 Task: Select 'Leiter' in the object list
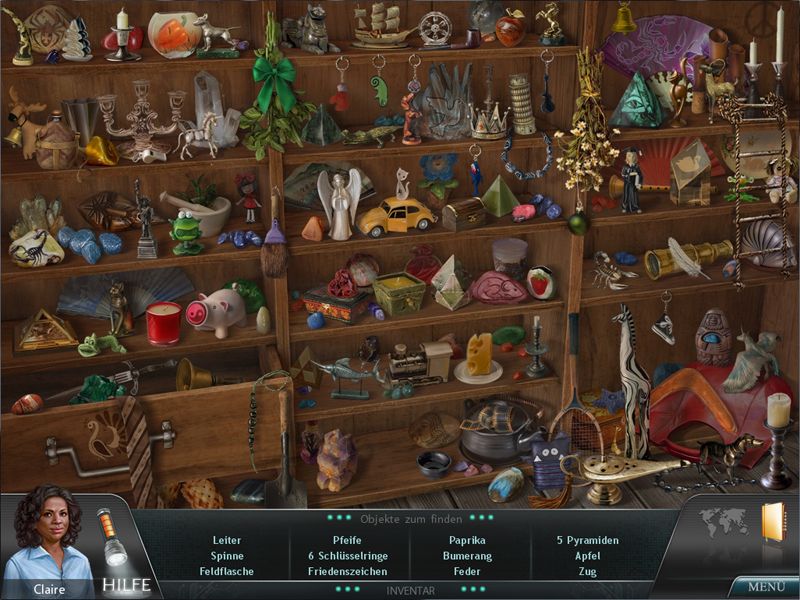coord(227,540)
